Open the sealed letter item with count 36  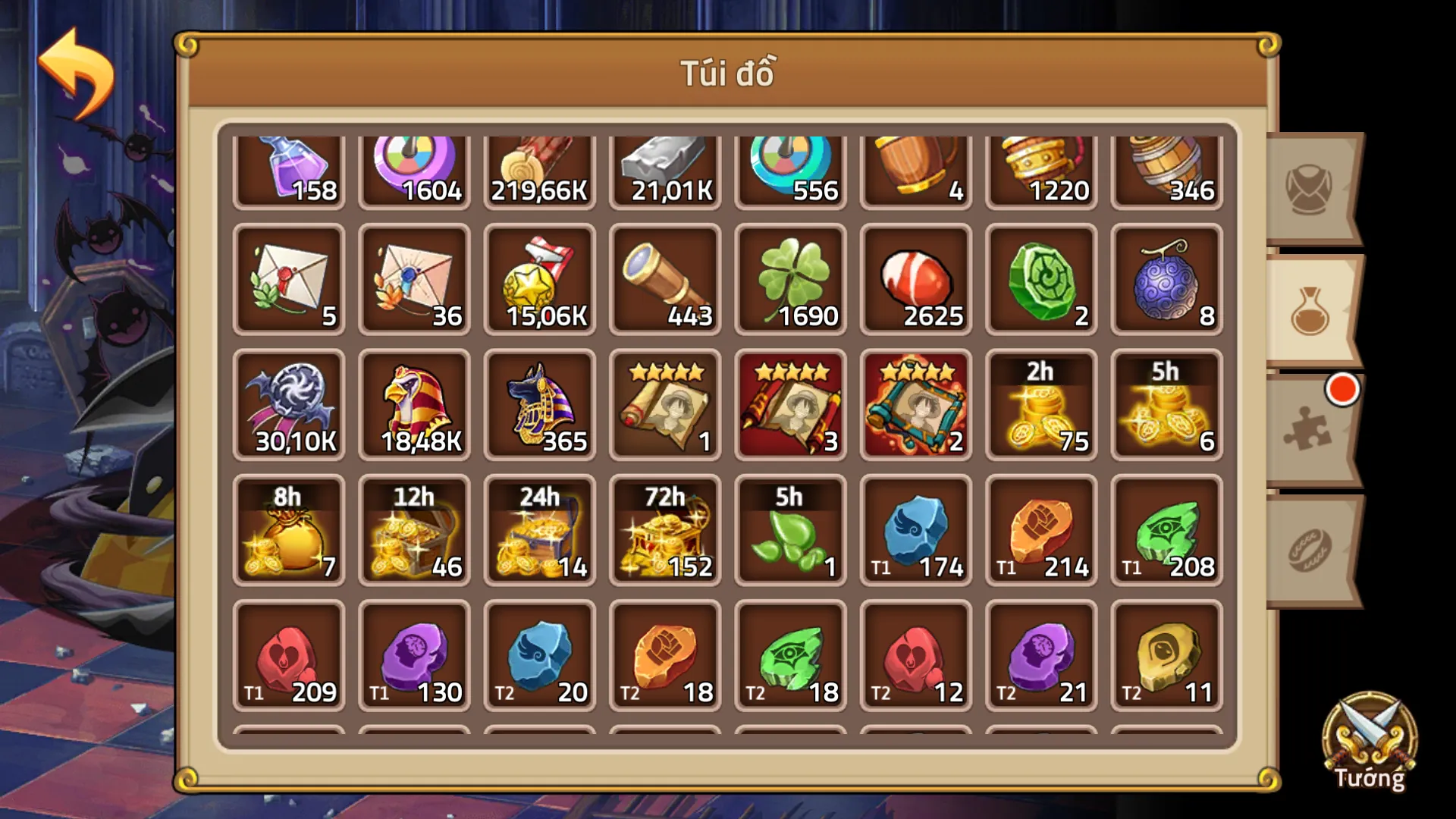click(415, 281)
